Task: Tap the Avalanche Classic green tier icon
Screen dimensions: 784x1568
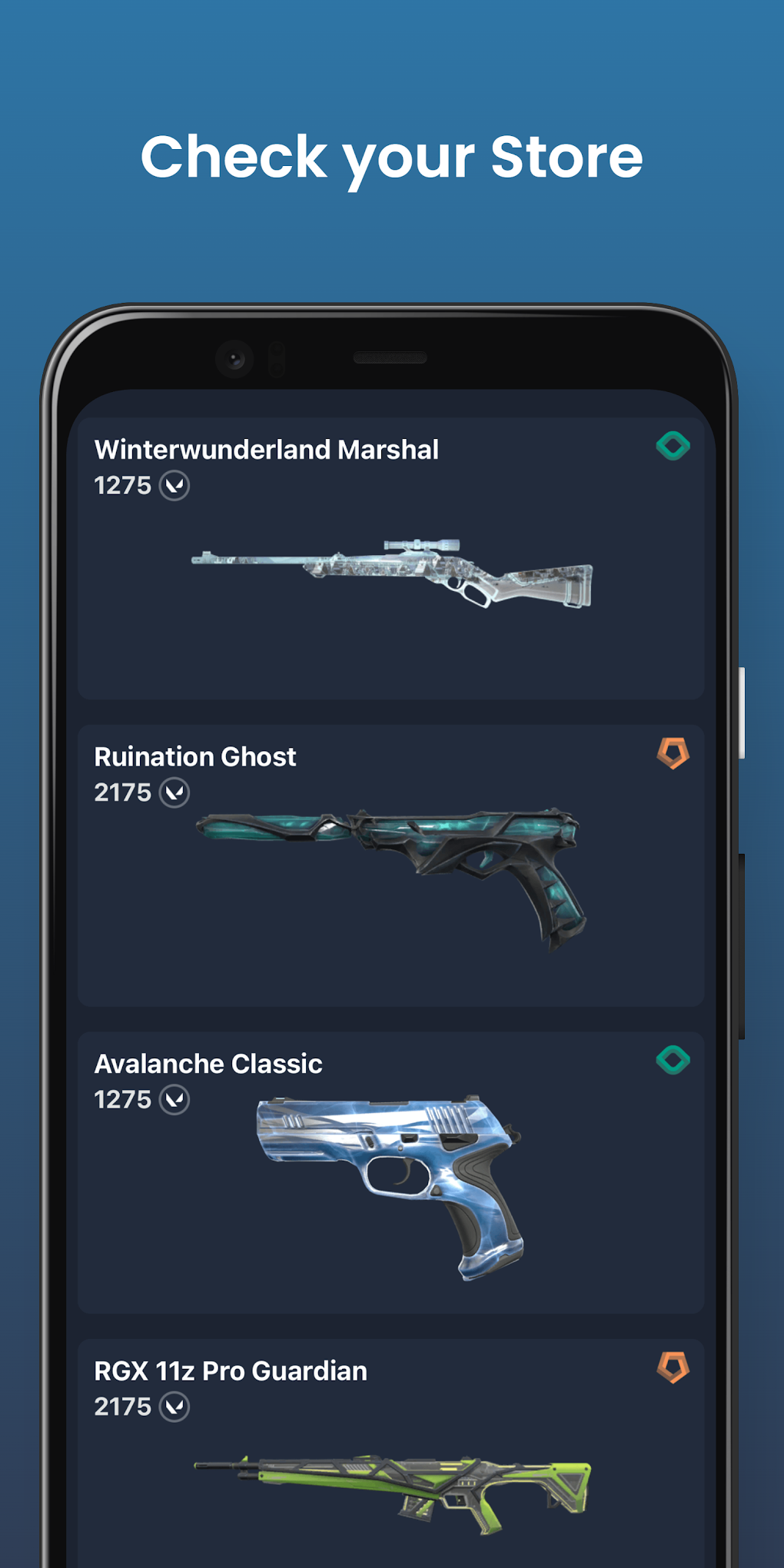Action: coord(673,1060)
